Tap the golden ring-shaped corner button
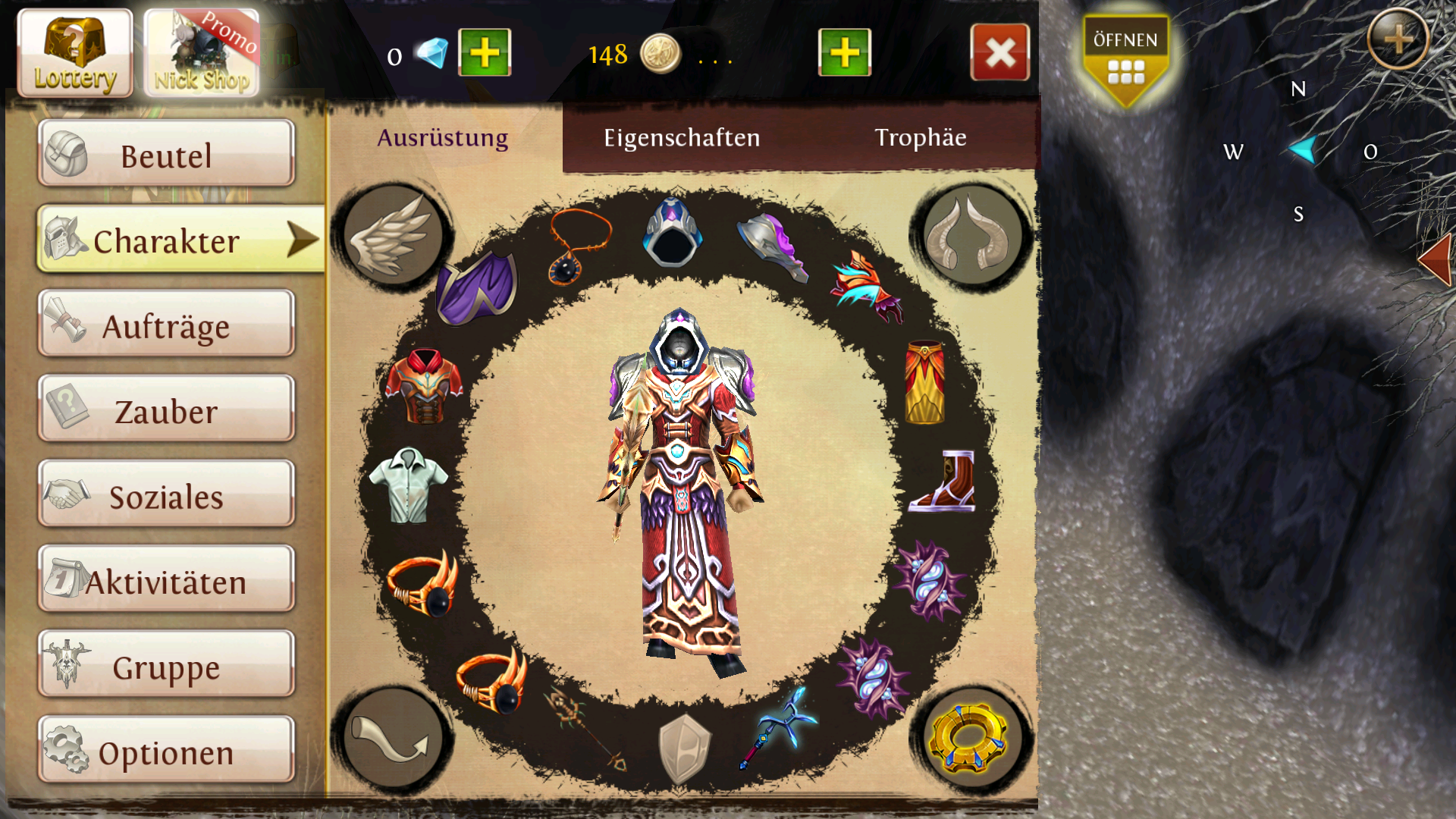This screenshot has height=819, width=1456. pos(969,739)
